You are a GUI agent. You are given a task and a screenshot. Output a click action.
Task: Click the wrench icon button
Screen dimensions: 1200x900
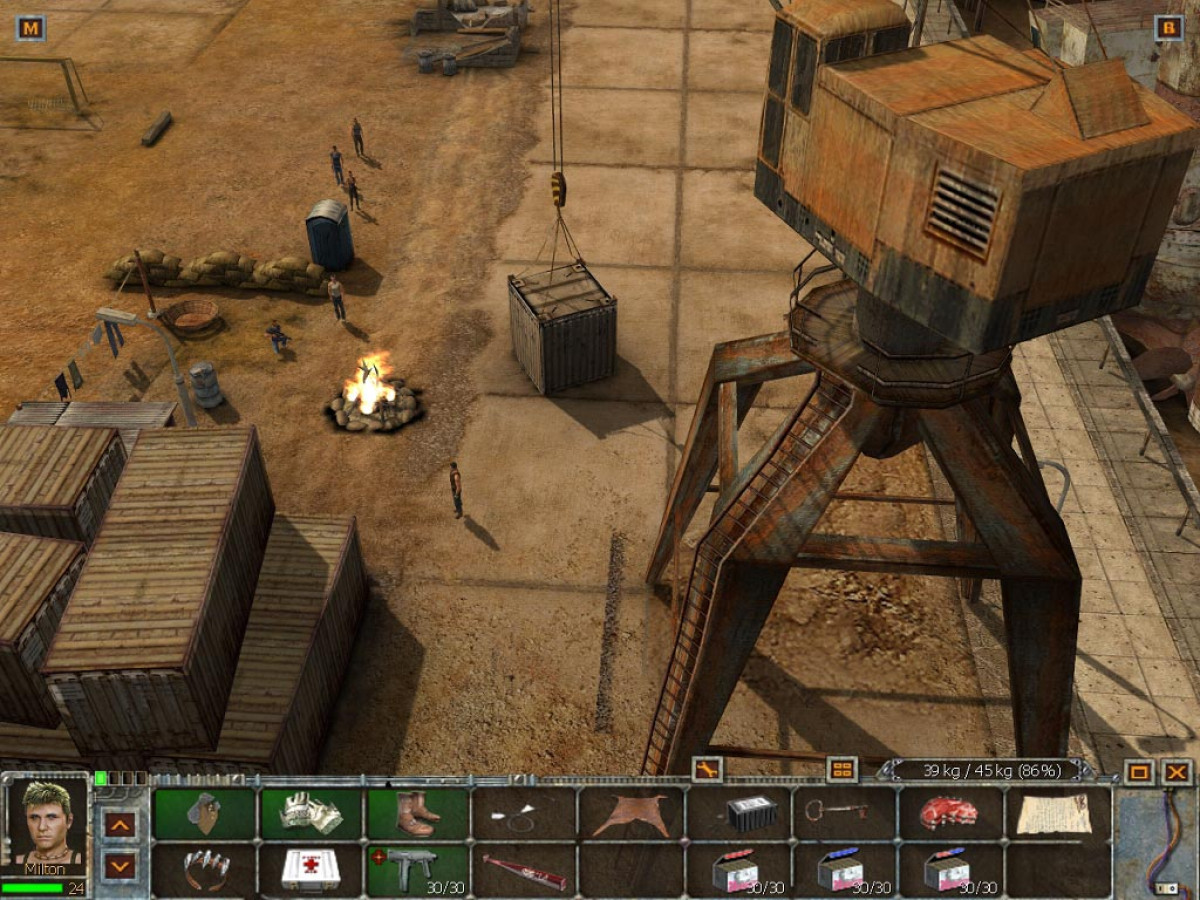(706, 769)
